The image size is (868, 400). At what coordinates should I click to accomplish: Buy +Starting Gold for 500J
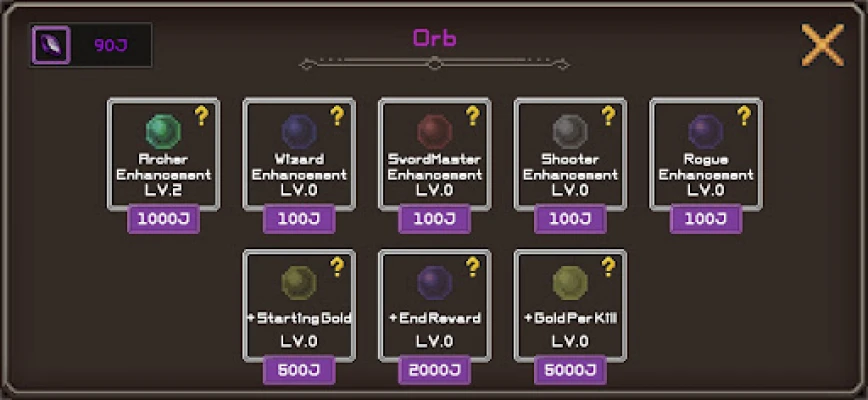click(298, 370)
